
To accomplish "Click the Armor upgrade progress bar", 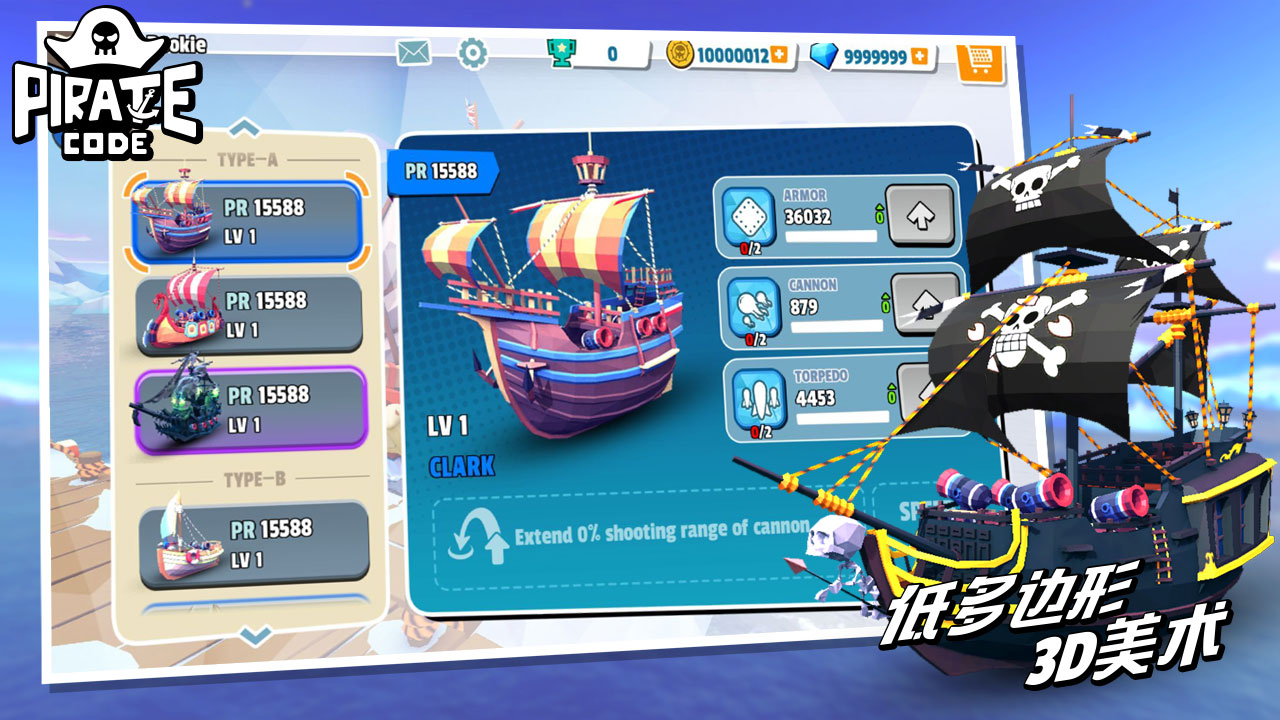I will (830, 236).
